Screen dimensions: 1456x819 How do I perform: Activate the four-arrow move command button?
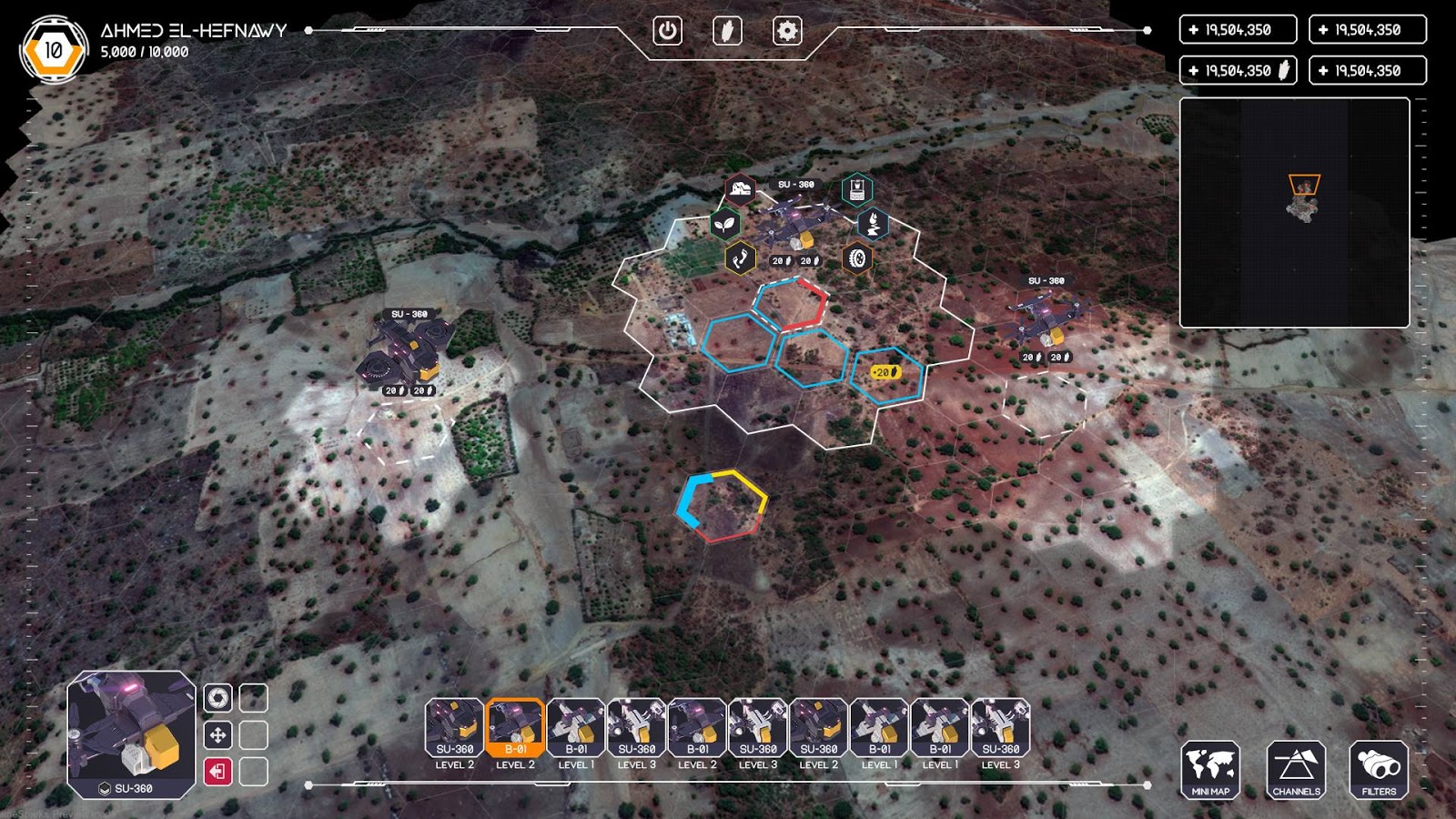click(217, 734)
